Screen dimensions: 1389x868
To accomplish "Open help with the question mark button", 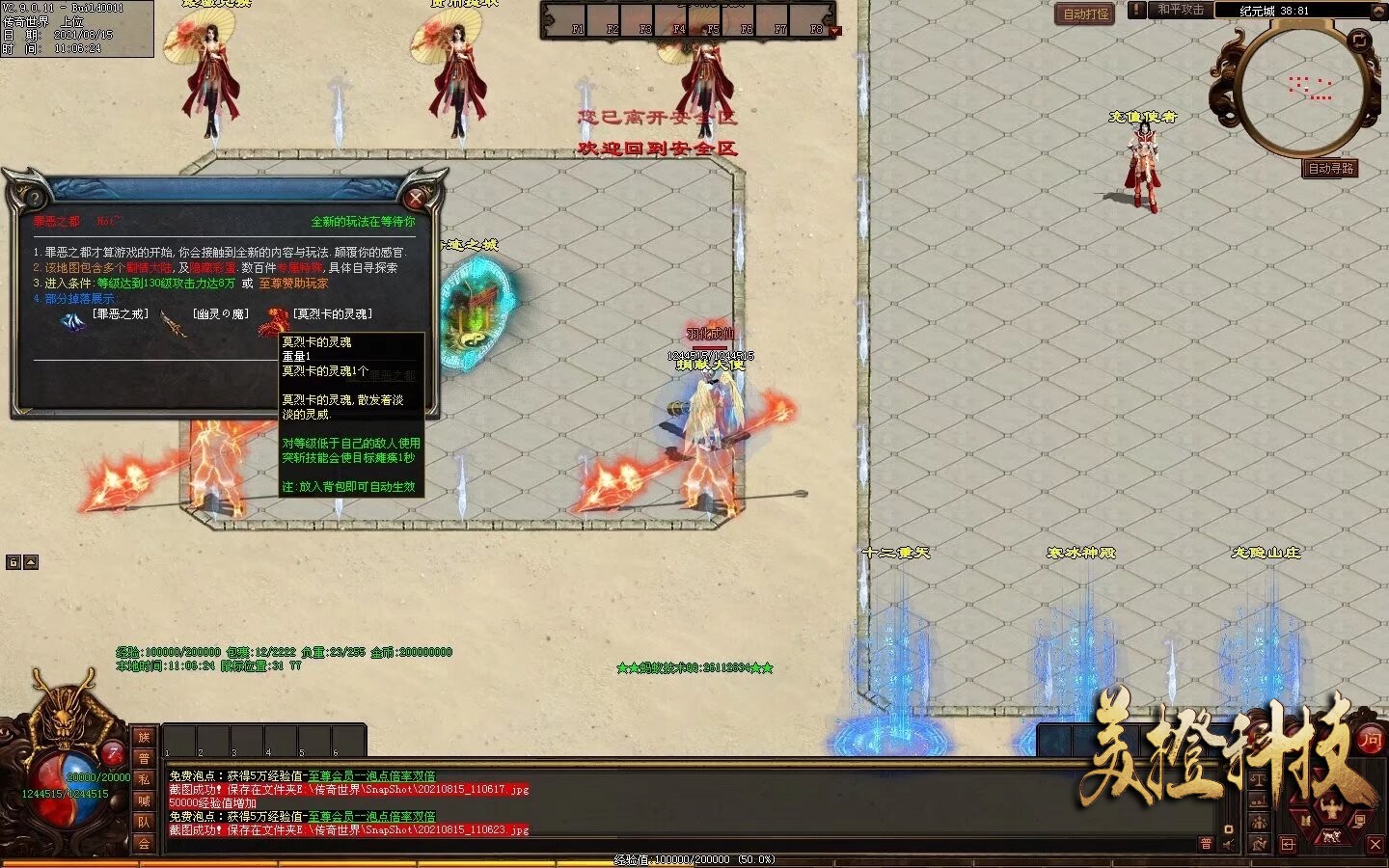I will 36,200.
